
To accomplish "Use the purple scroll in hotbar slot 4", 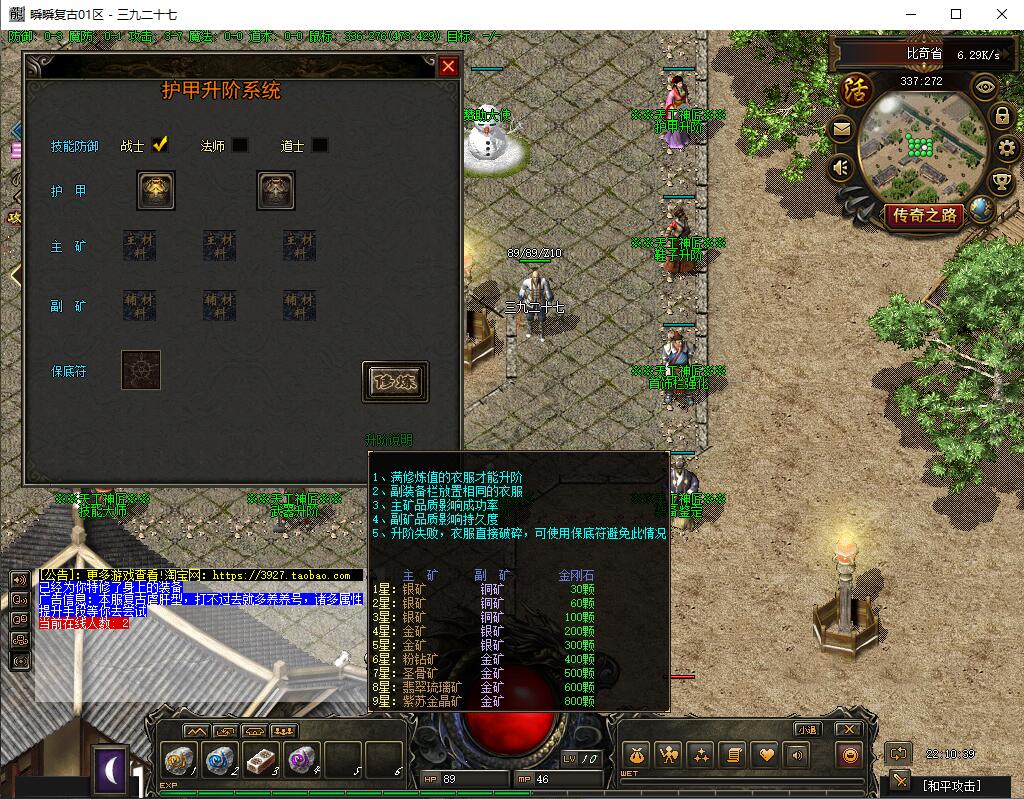I will click(x=301, y=762).
